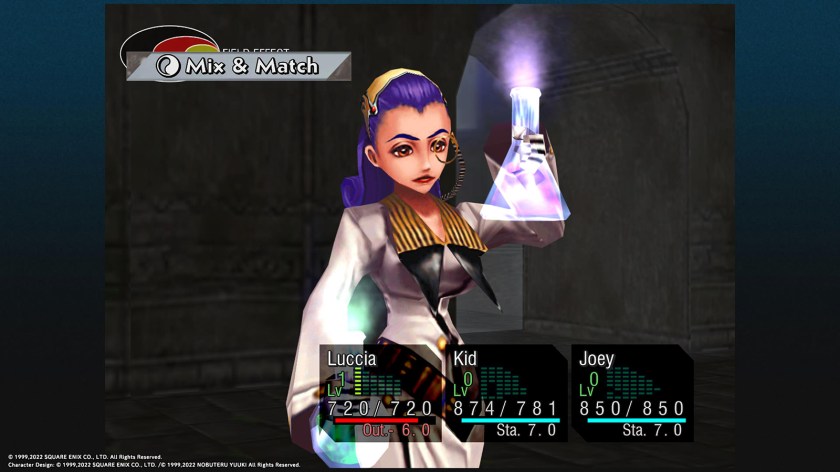The width and height of the screenshot is (840, 472).
Task: Choose Joey's party status panel
Action: 632,392
